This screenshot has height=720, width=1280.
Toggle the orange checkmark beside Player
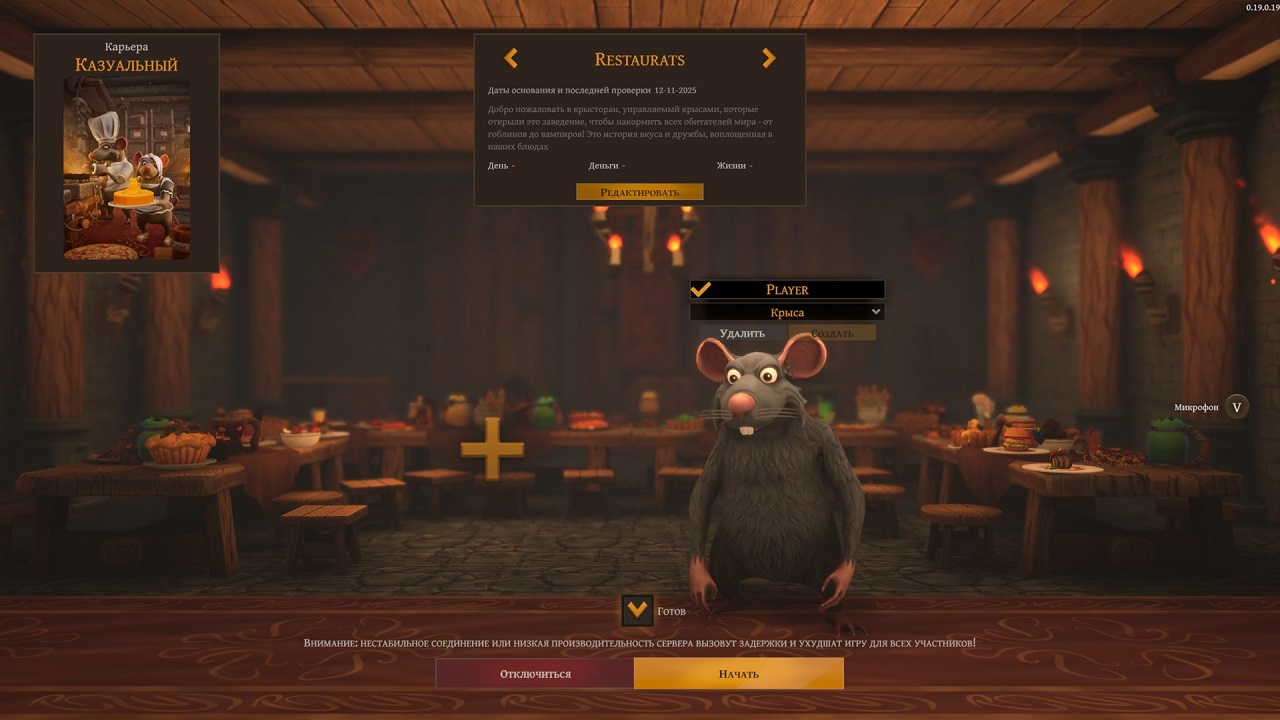click(x=700, y=289)
